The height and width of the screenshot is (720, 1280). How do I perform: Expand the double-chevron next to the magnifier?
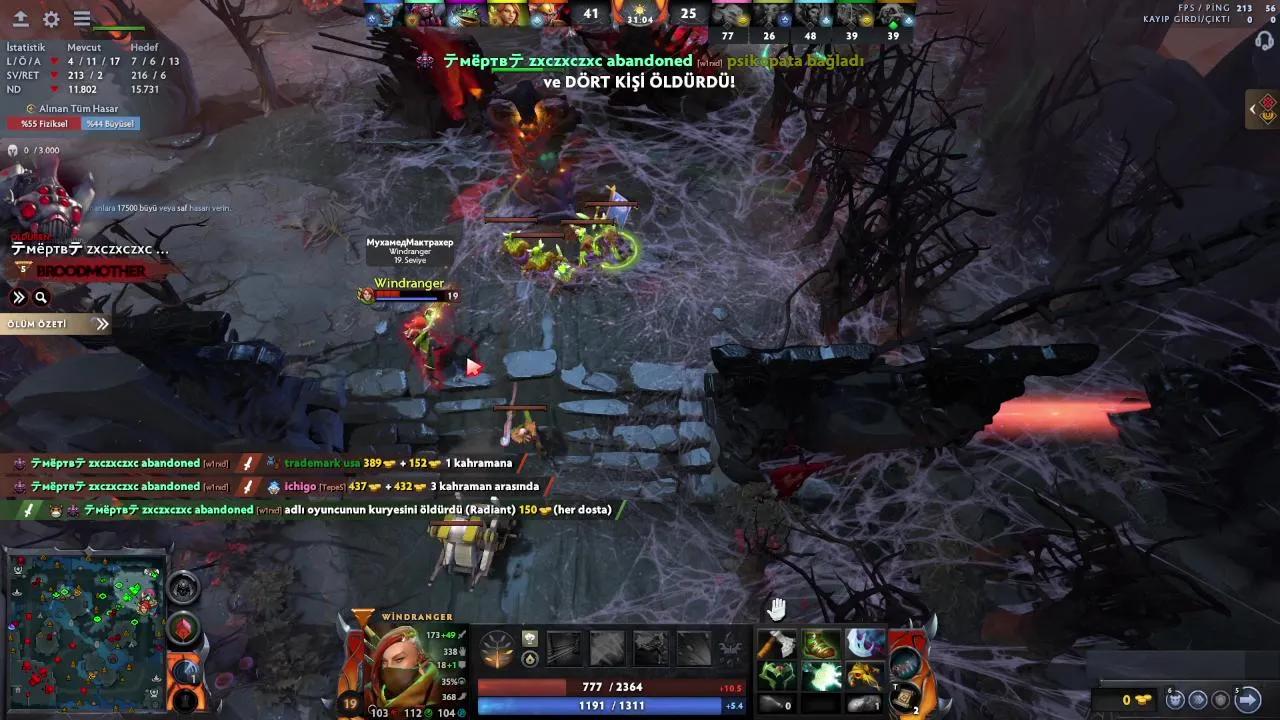[17, 297]
